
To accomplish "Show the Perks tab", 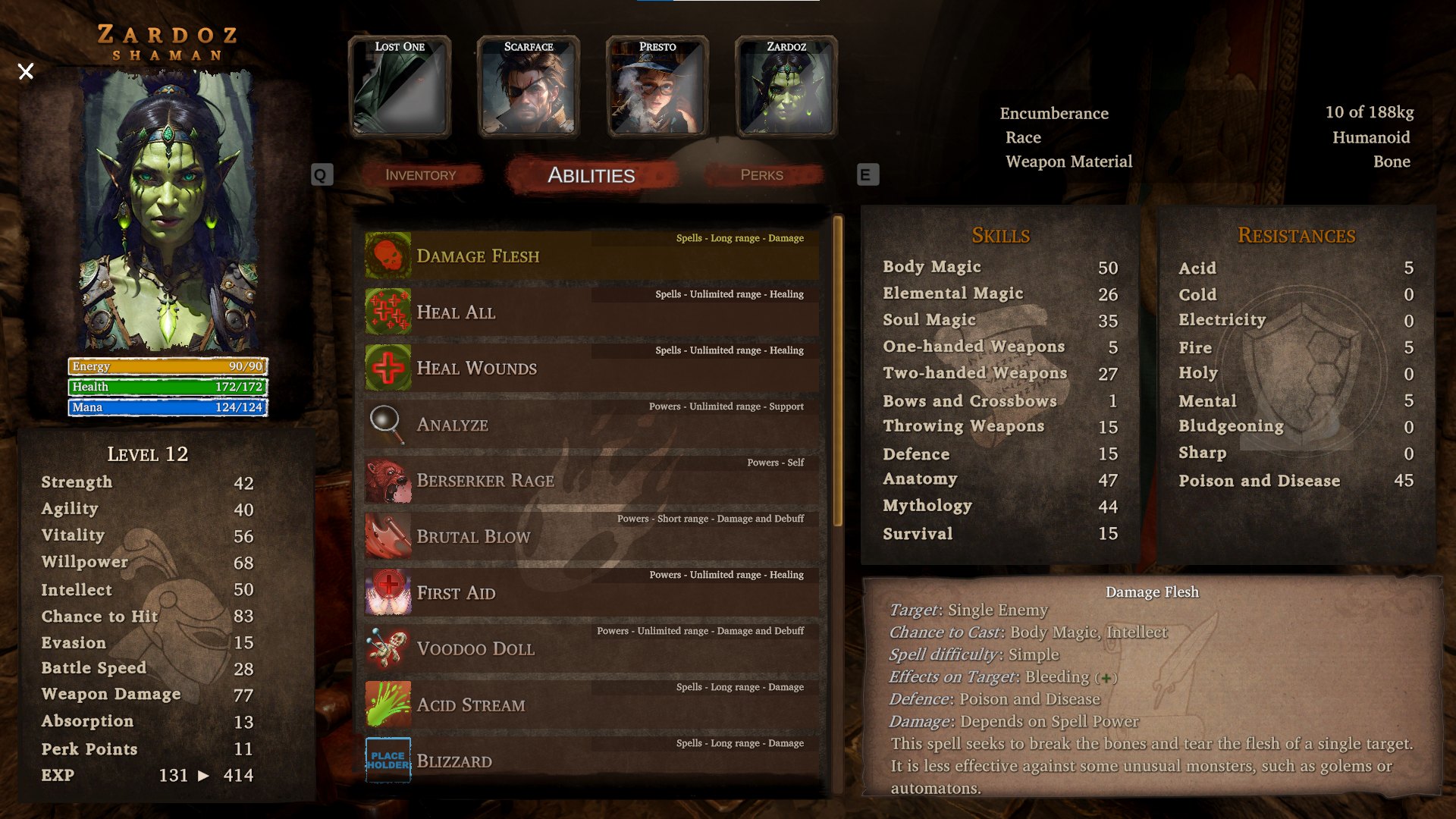I will 761,175.
